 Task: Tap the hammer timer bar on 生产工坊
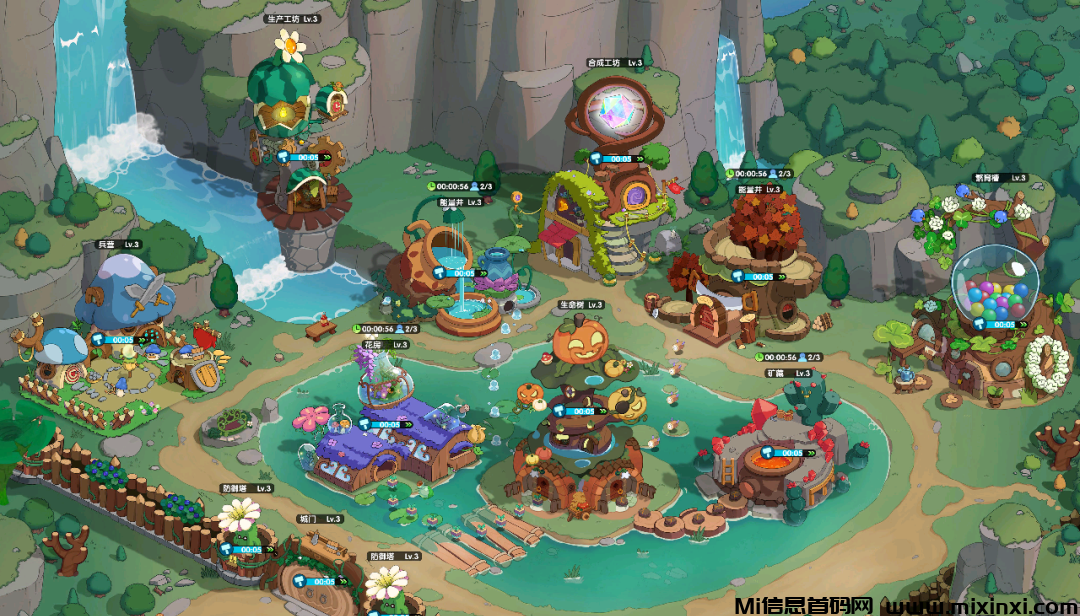[x=300, y=158]
